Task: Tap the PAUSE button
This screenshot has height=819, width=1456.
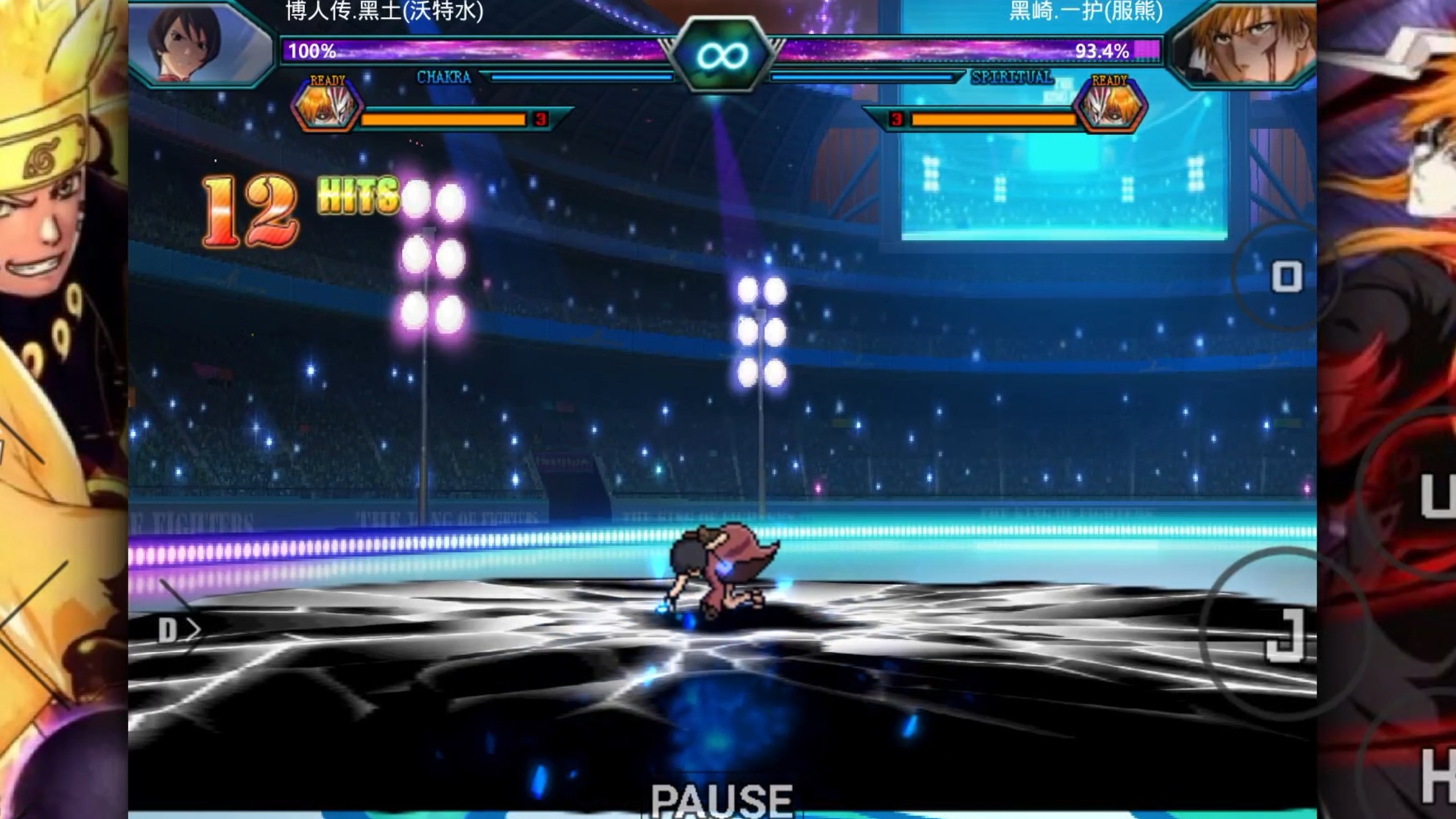Action: 721,799
